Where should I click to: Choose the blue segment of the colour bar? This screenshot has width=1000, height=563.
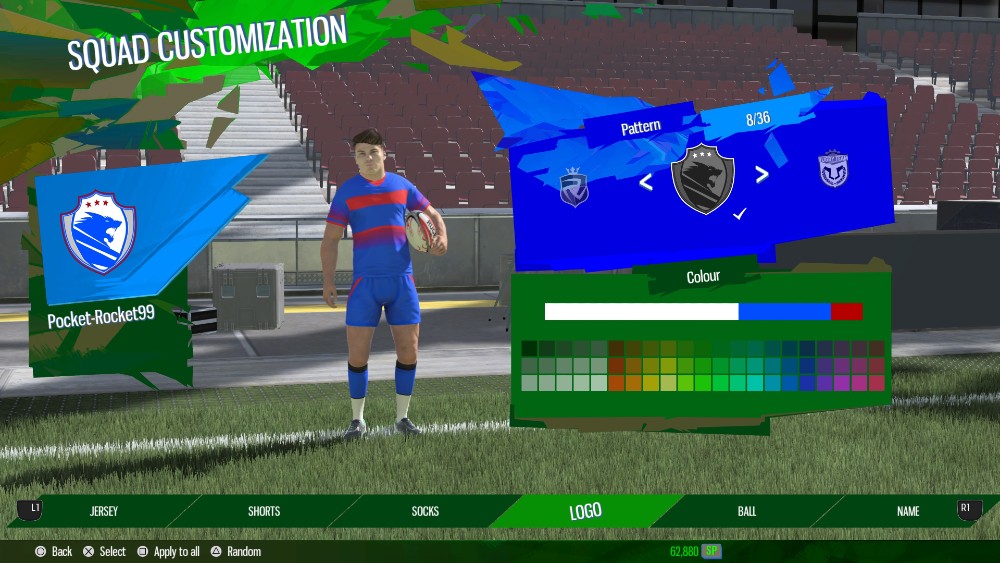pos(784,311)
